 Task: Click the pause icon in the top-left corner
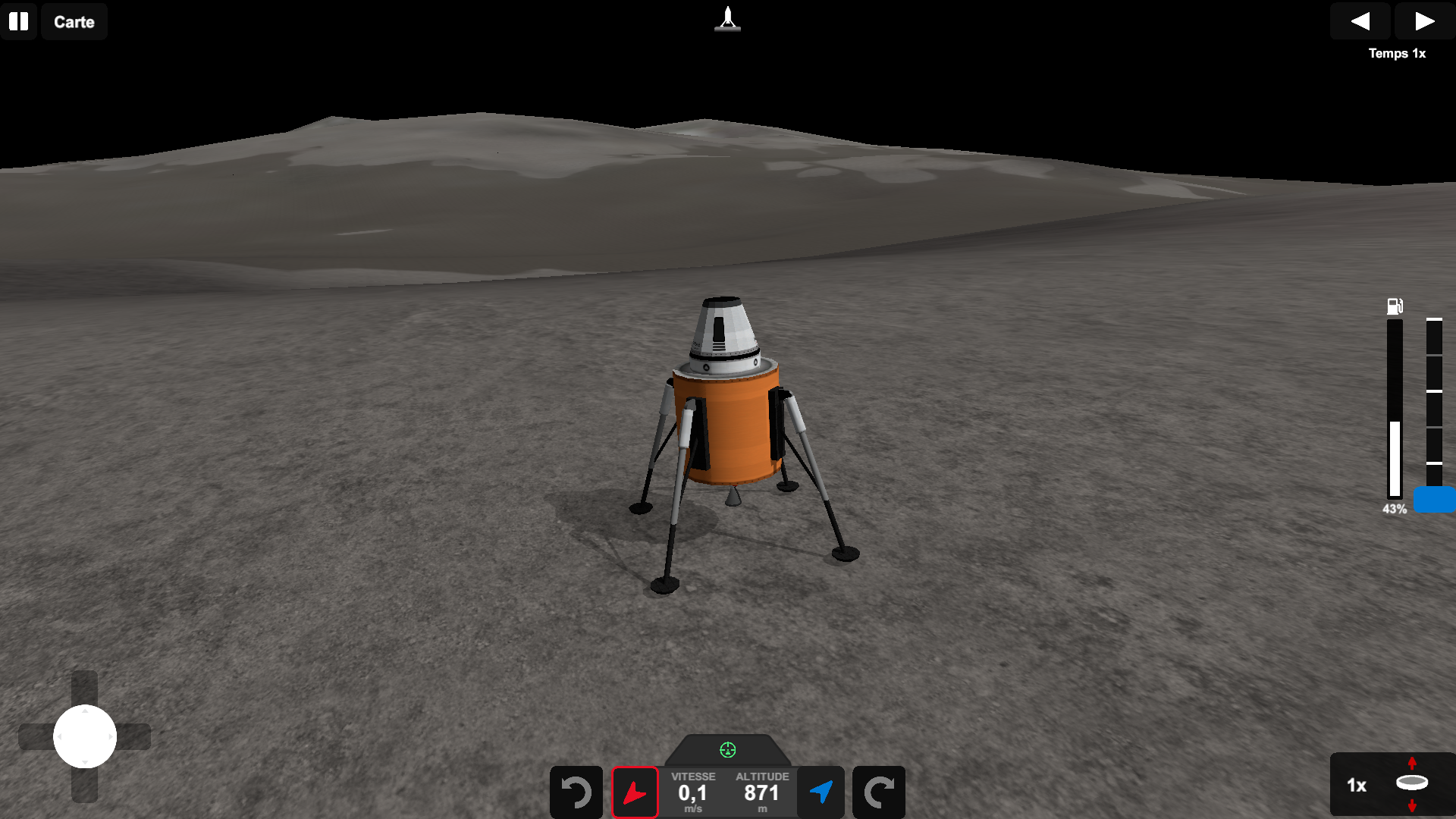click(19, 21)
